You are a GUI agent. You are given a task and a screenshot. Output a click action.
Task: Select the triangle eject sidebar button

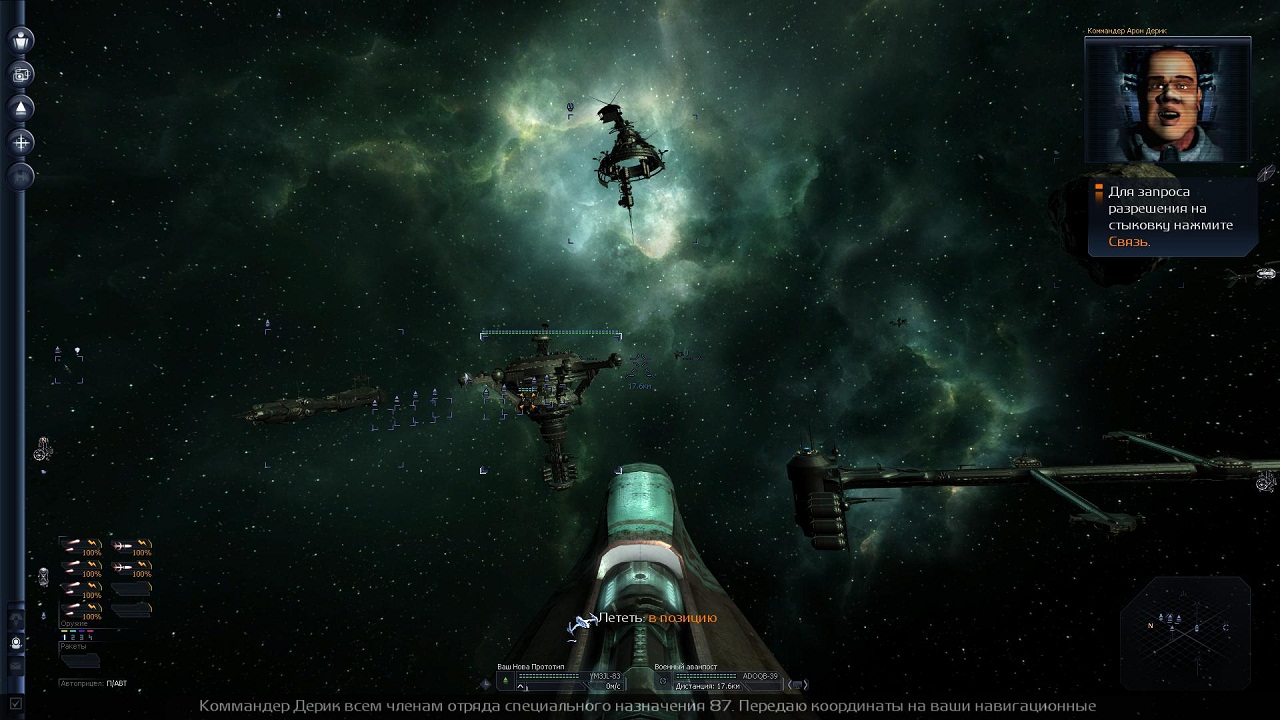click(21, 108)
